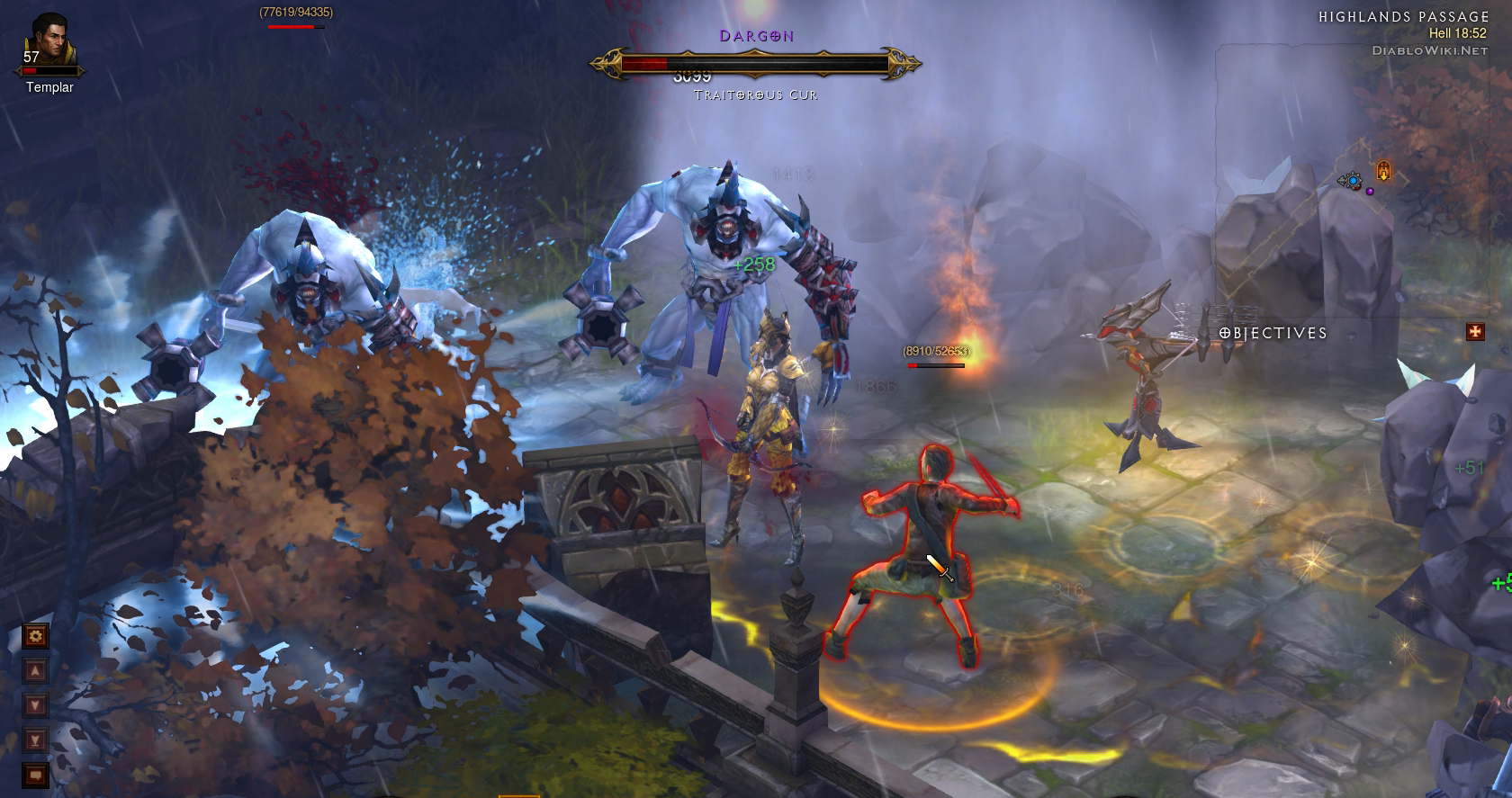This screenshot has width=1512, height=798.
Task: Open chat settings with the gear button
Action: pyautogui.click(x=35, y=637)
